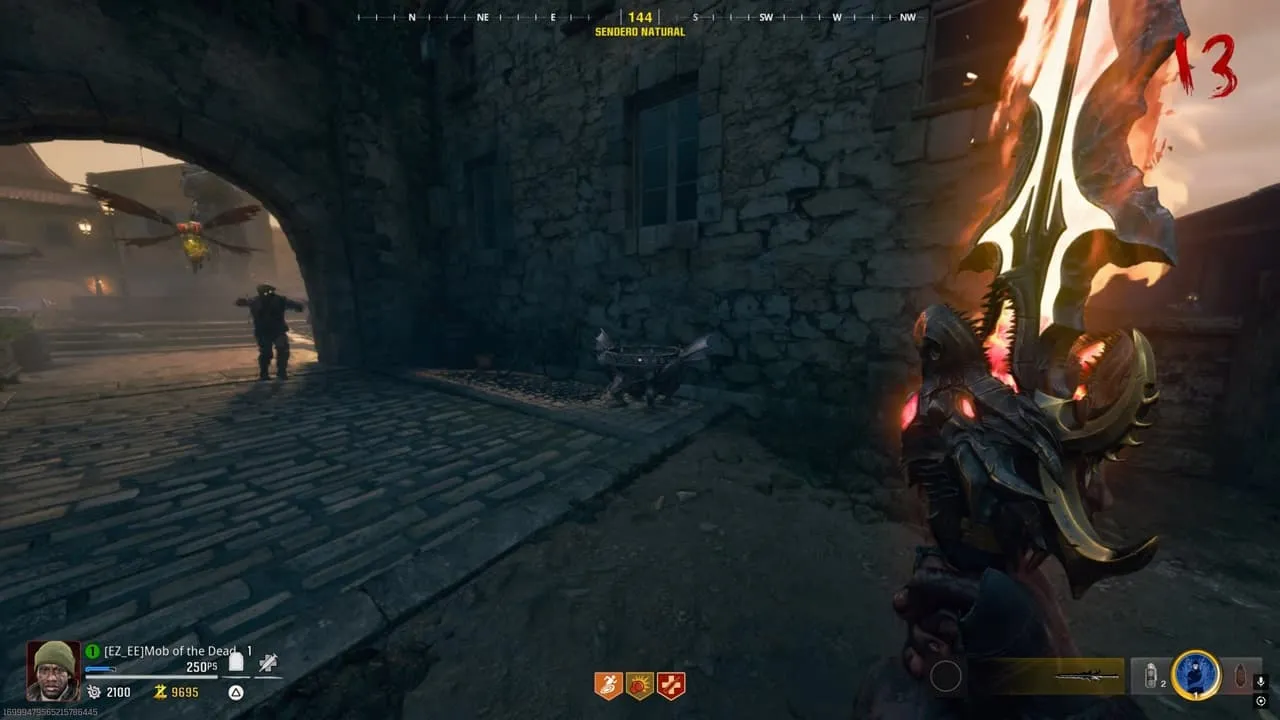Activate the blue field upgrade ability icon

pyautogui.click(x=1196, y=676)
